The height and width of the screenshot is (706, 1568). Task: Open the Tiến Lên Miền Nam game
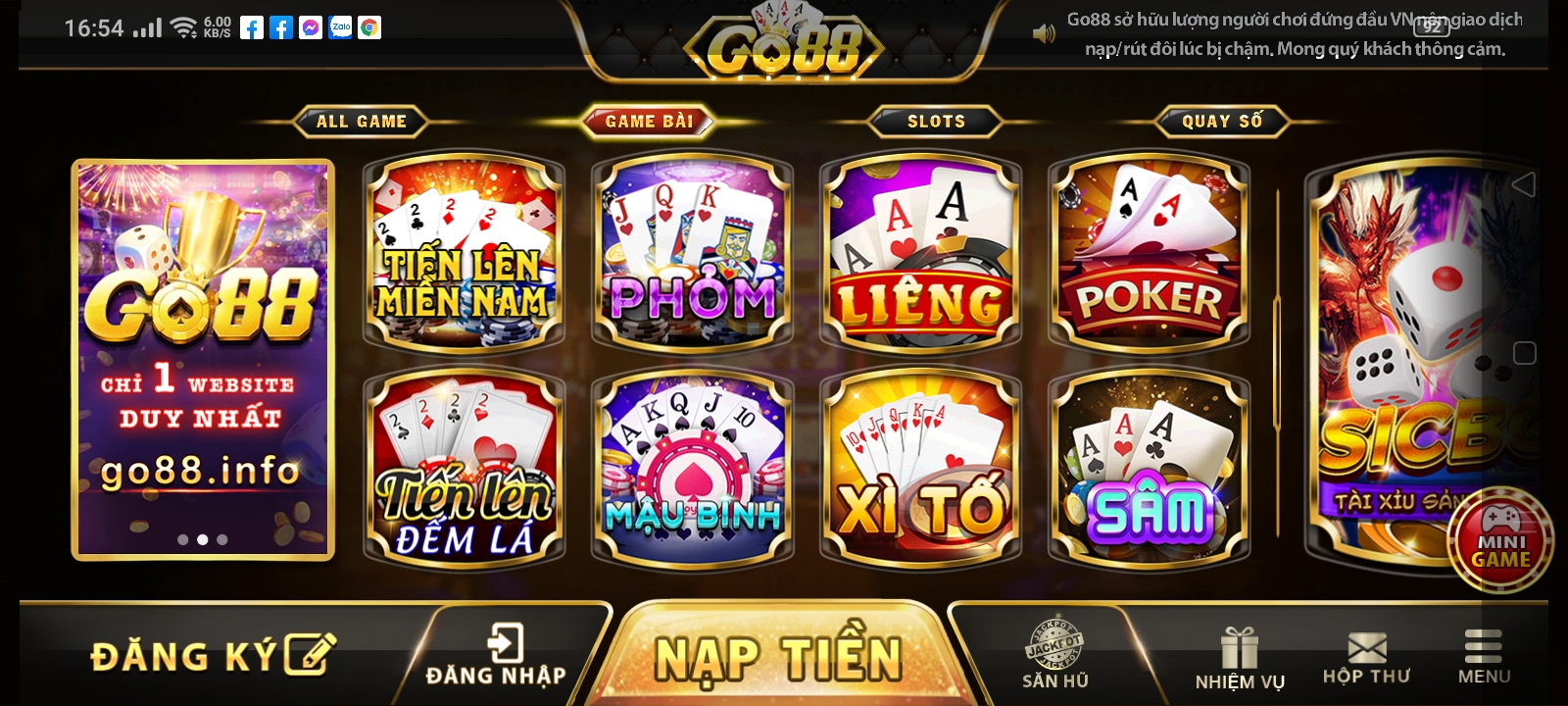[464, 252]
